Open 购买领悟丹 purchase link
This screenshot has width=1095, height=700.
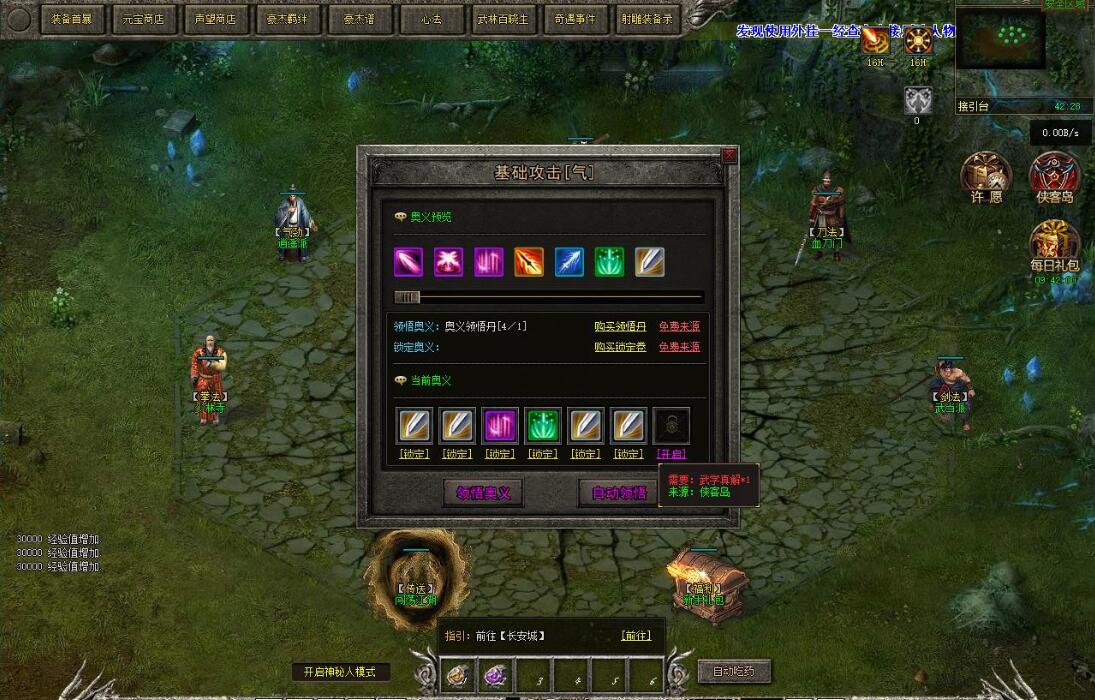point(620,327)
